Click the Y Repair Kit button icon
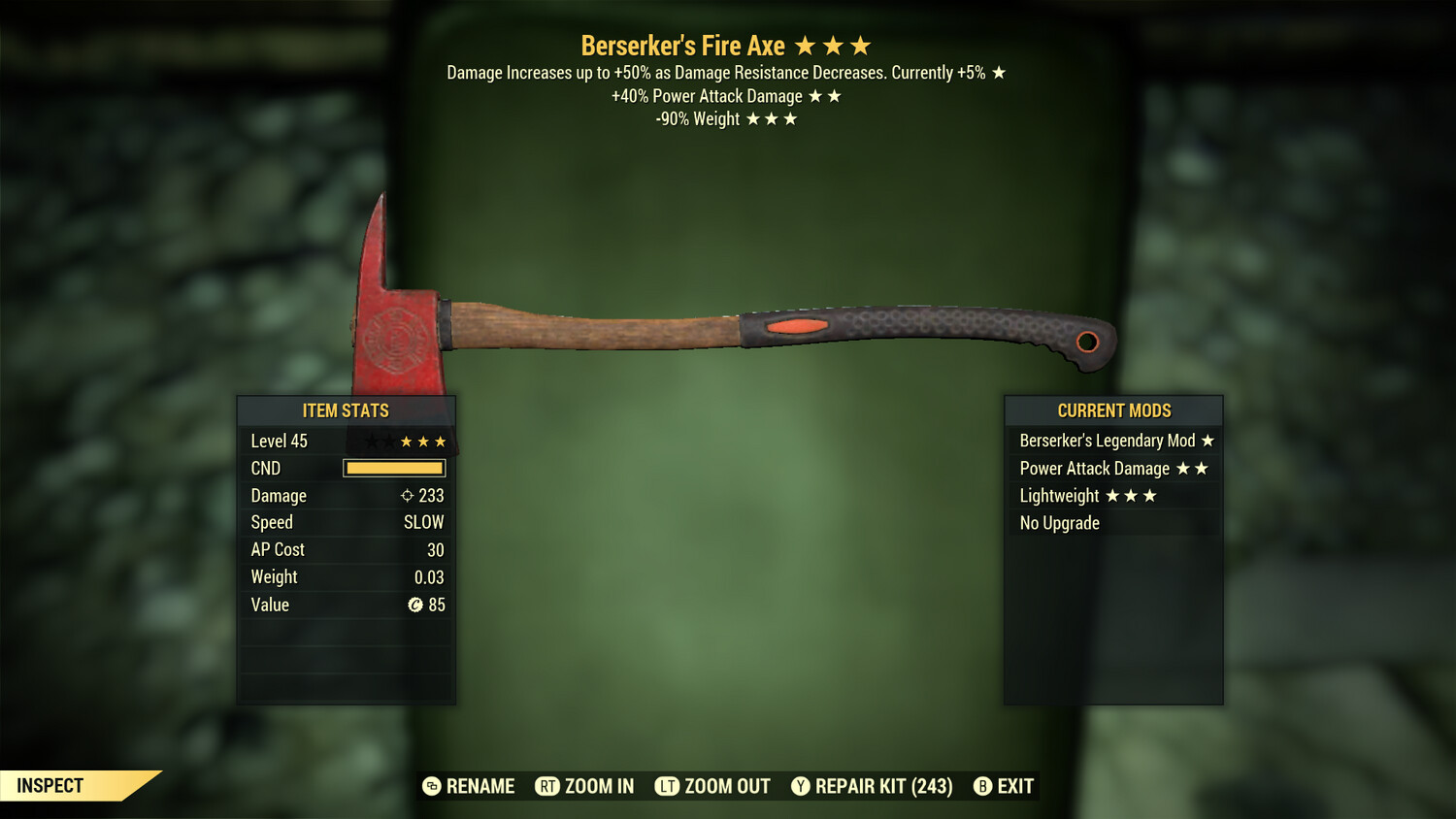Screen dimensions: 1456x819 click(x=802, y=786)
